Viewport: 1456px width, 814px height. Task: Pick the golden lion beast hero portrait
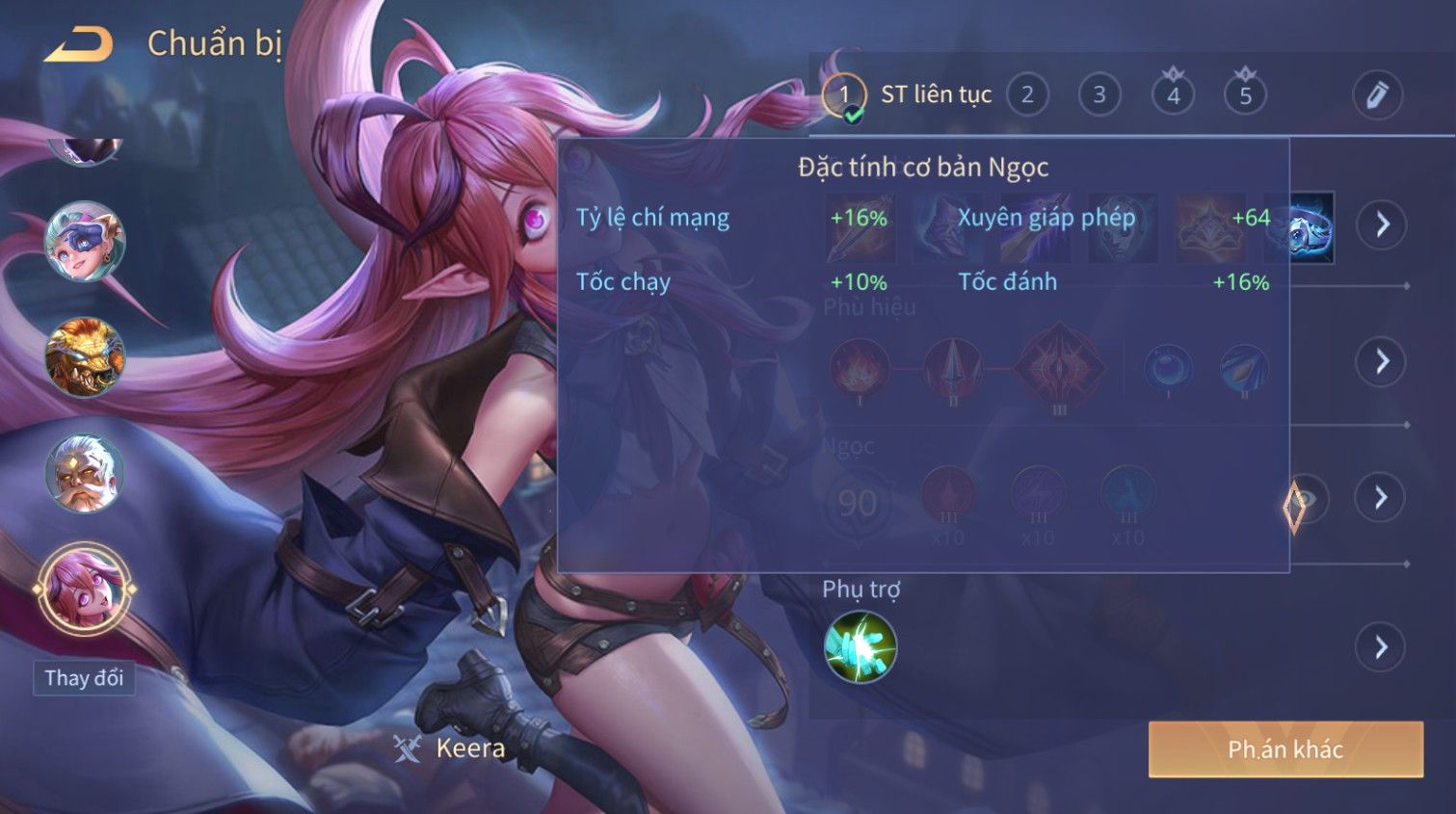(84, 357)
